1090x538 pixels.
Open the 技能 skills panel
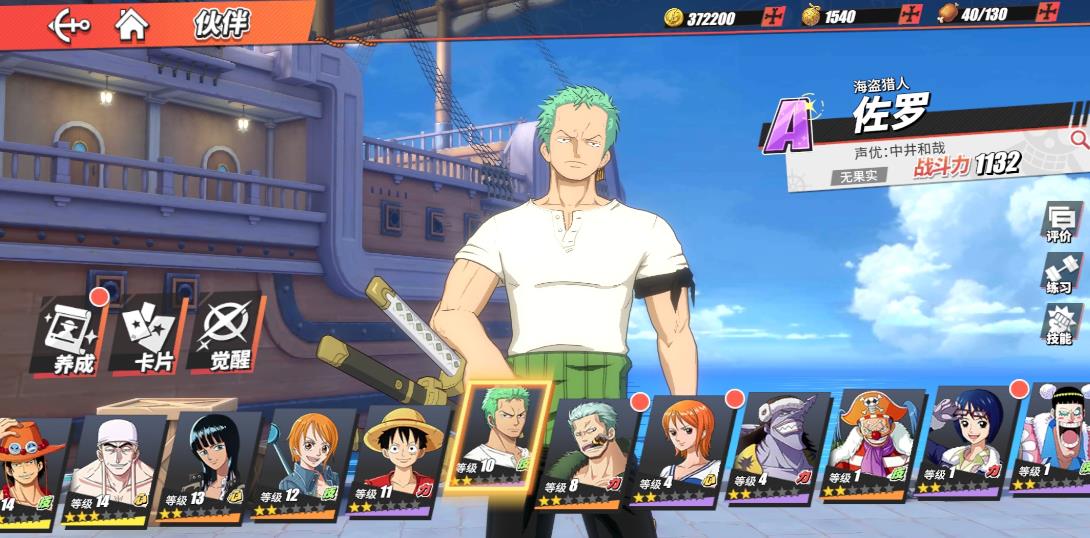tap(1059, 325)
